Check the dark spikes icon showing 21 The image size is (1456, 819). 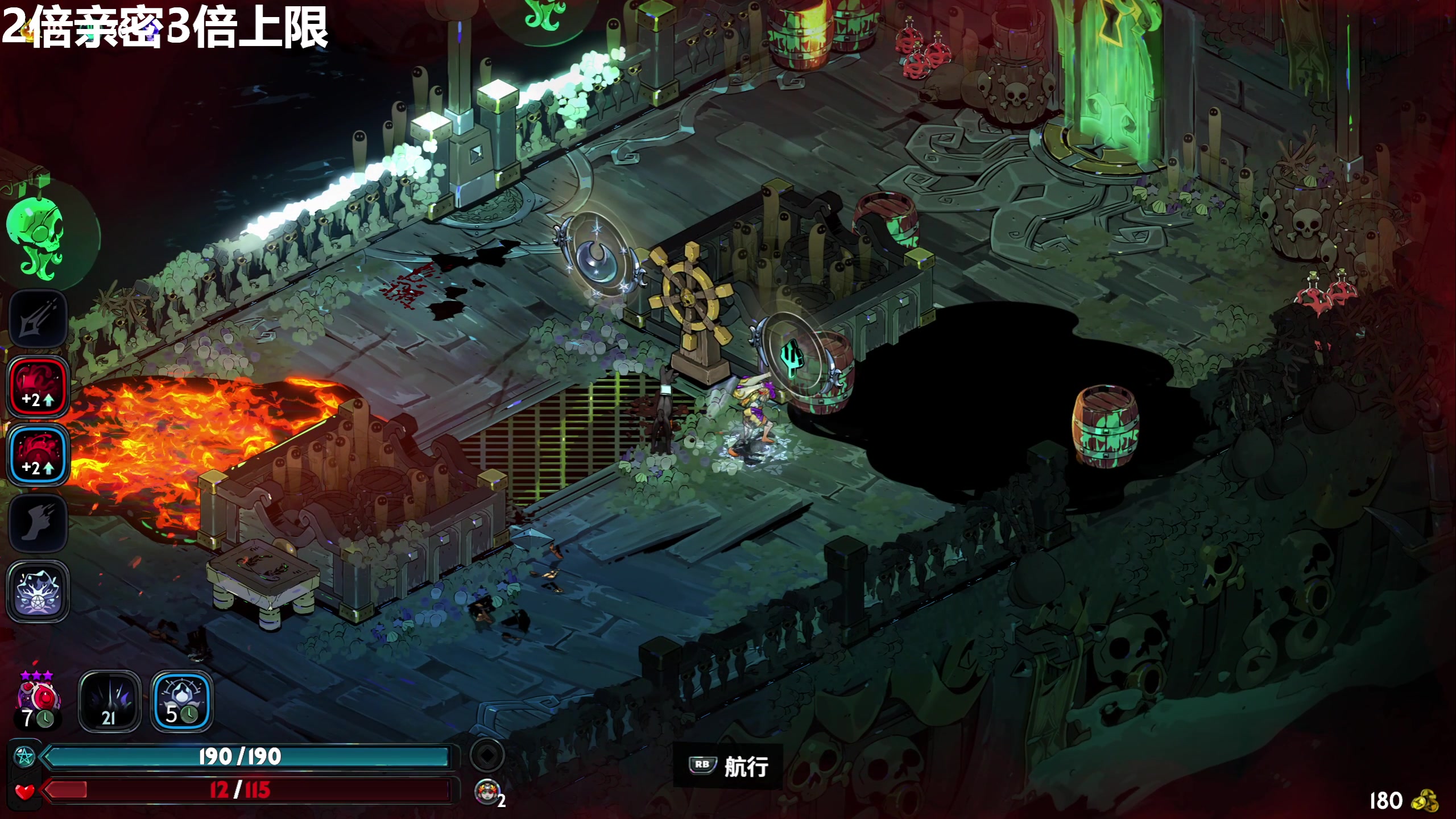click(109, 701)
